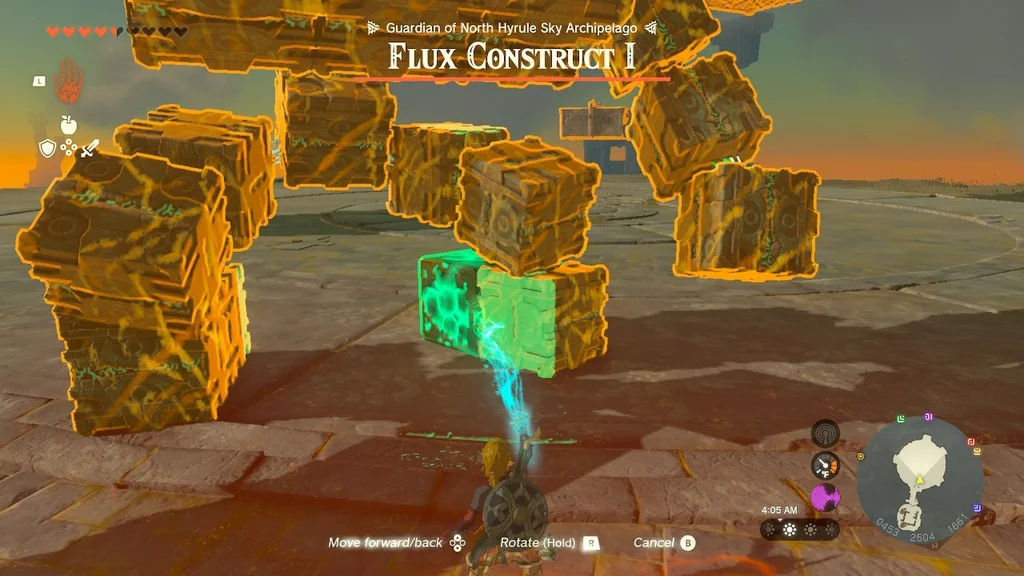Image resolution: width=1024 pixels, height=576 pixels.
Task: Select the green marker on minimap edge
Action: 901,418
